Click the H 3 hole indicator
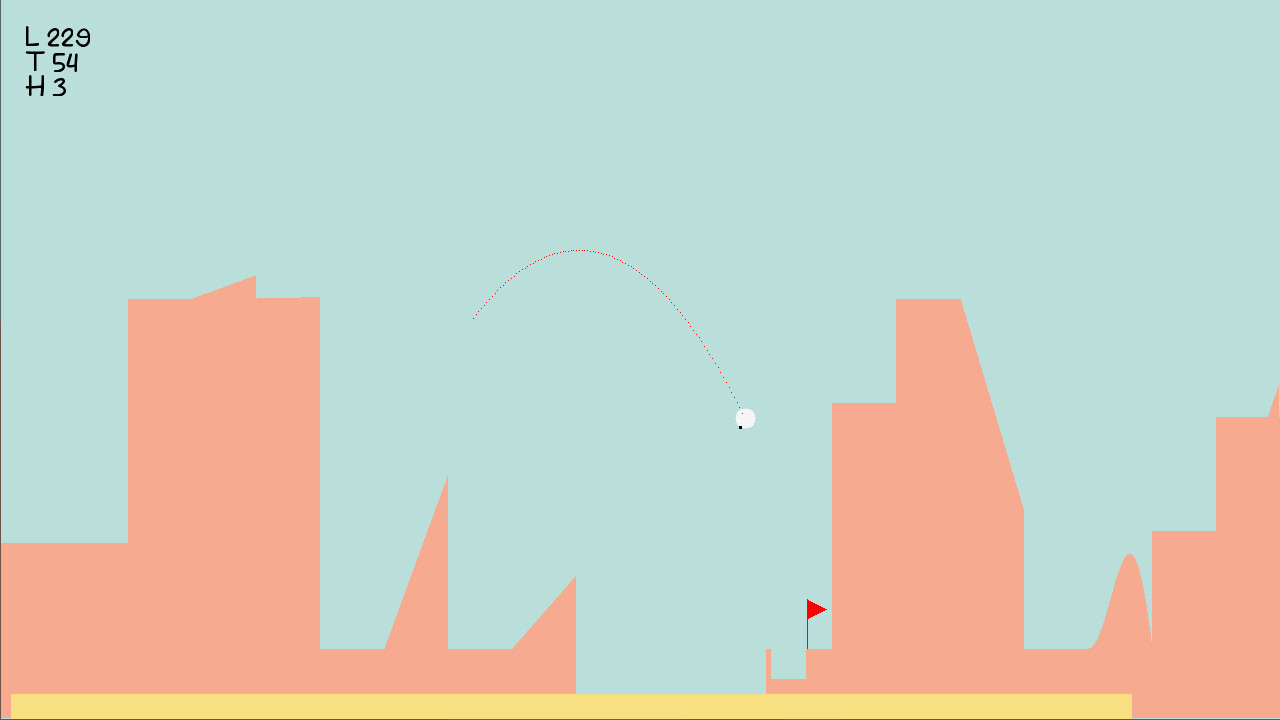The height and width of the screenshot is (720, 1280). pos(48,86)
